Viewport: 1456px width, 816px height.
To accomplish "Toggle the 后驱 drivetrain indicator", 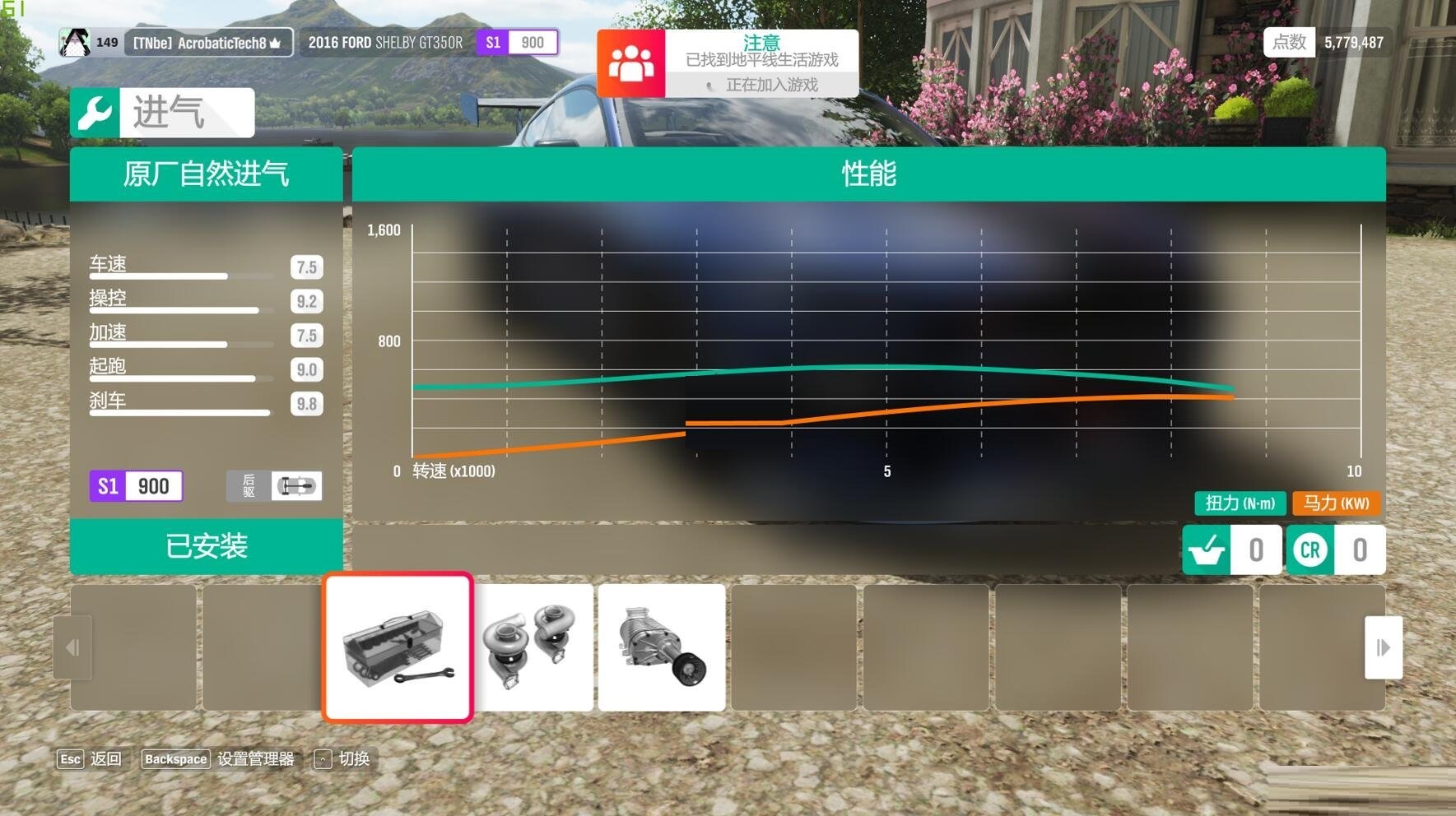I will tap(274, 486).
